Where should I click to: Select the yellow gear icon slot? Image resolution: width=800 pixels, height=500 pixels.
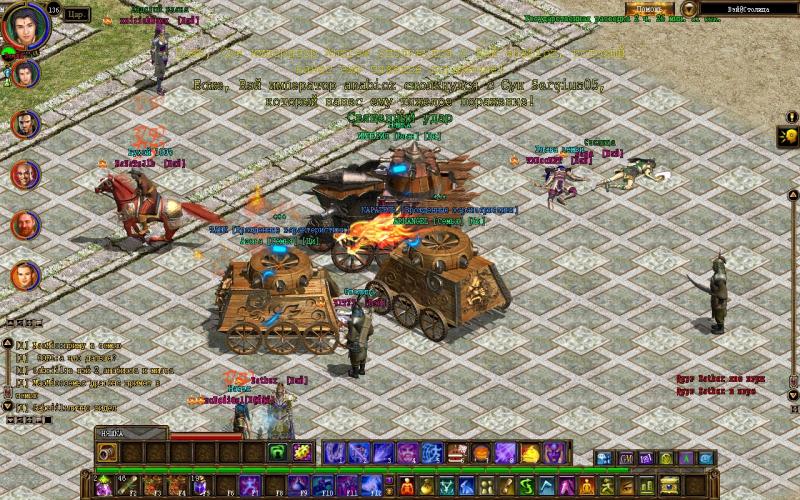[x=302, y=452]
